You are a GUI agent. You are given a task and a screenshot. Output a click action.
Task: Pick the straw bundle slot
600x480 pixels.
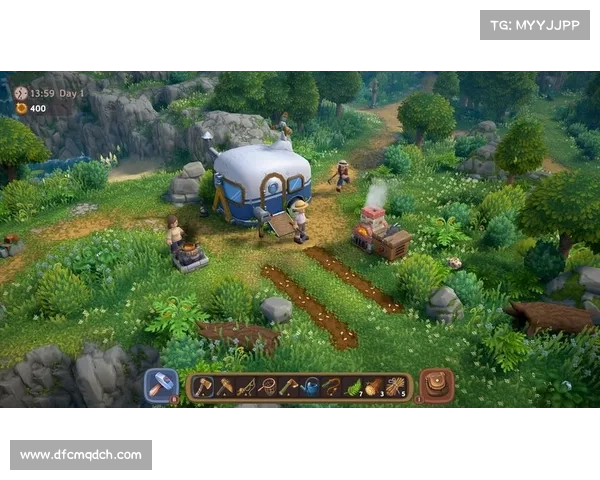click(395, 387)
